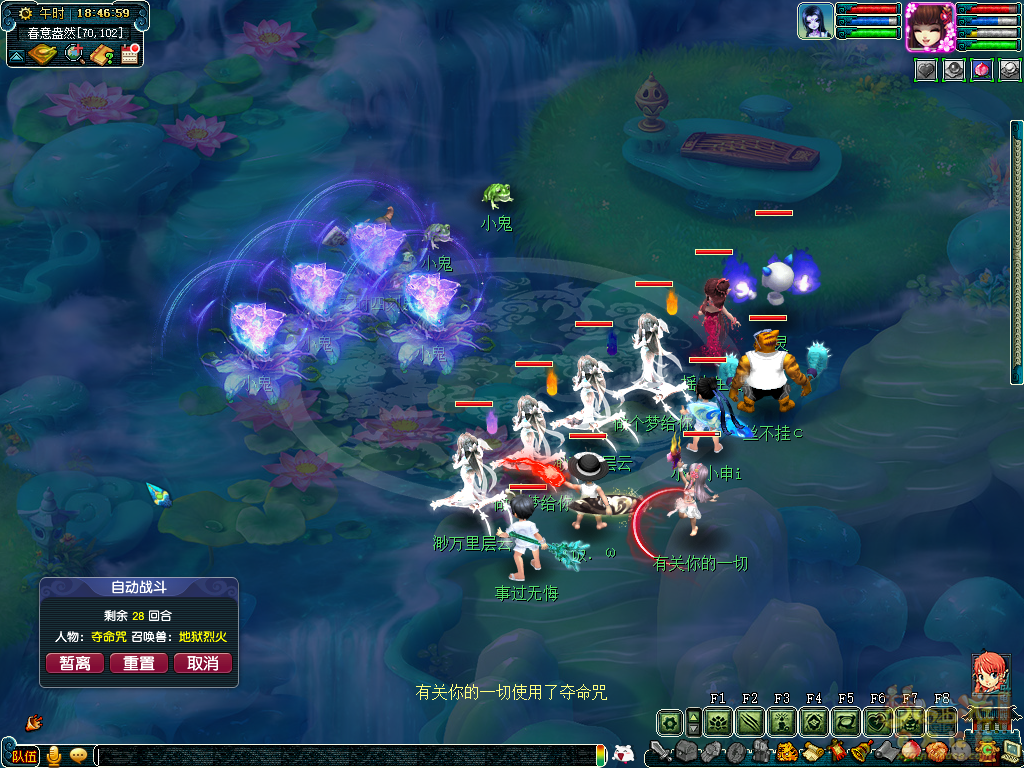Collapse the top-left info panel arrow
The width and height of the screenshot is (1024, 768).
[16, 56]
